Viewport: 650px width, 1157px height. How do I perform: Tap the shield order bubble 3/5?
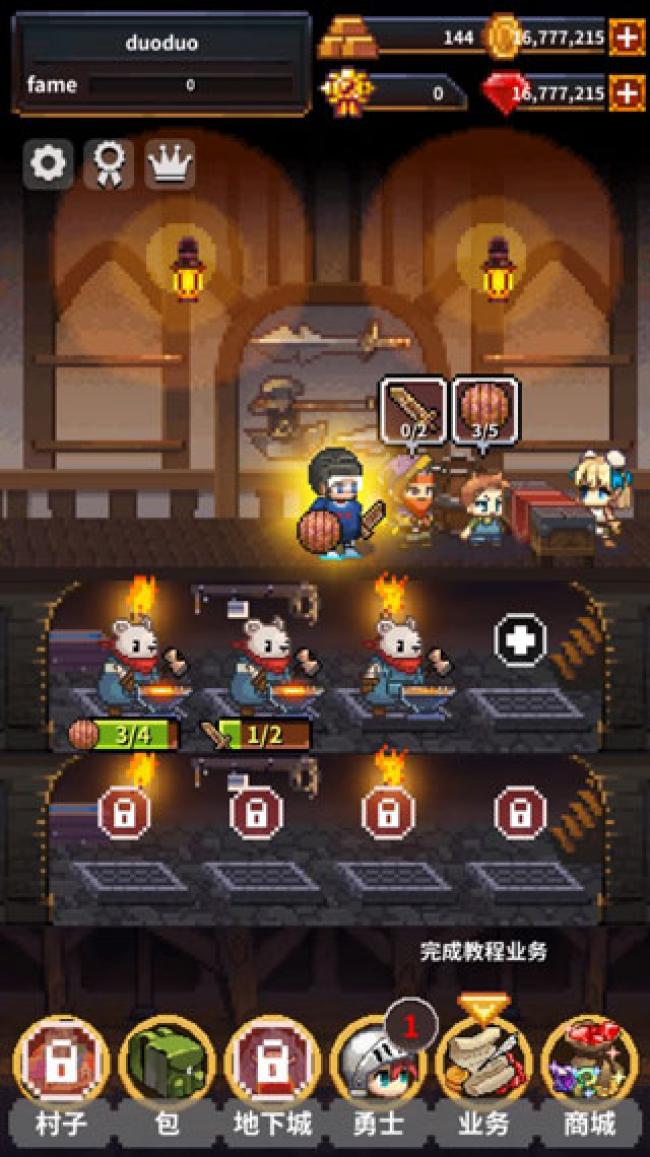485,408
